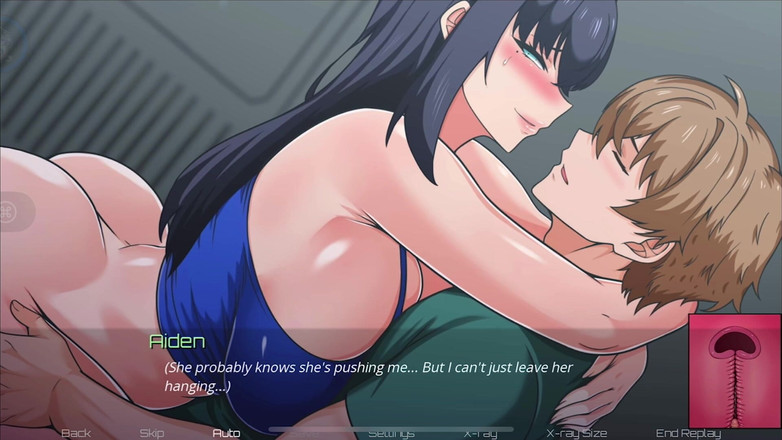The image size is (782, 440).
Task: Open the Settings menu
Action: [391, 433]
